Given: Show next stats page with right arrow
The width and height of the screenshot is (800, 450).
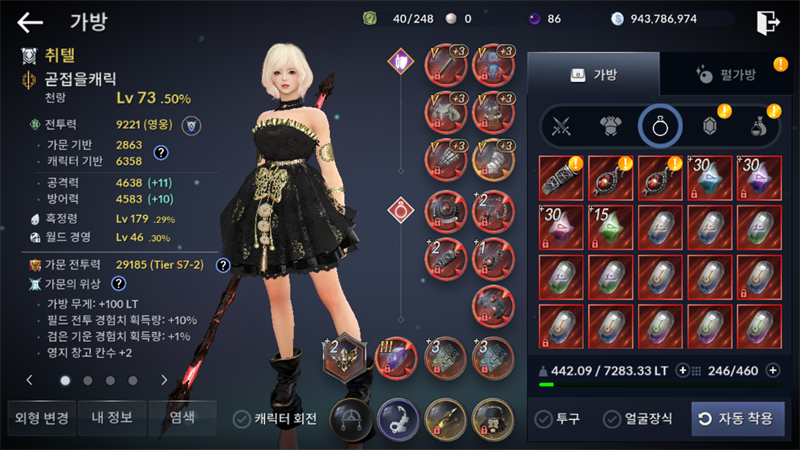Looking at the screenshot, I should pos(164,380).
